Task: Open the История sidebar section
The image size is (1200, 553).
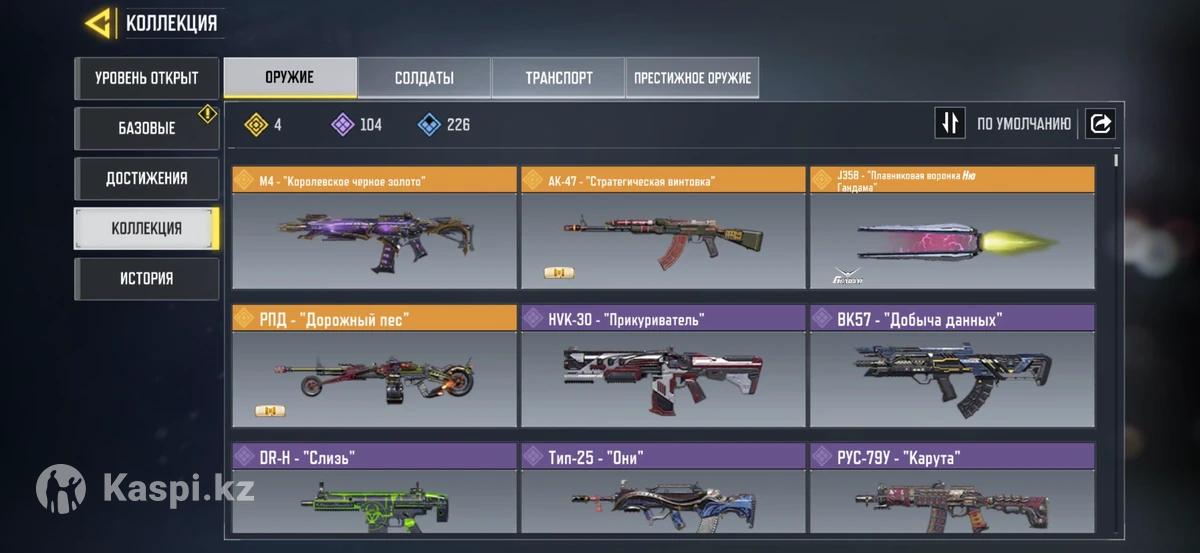Action: click(x=146, y=278)
